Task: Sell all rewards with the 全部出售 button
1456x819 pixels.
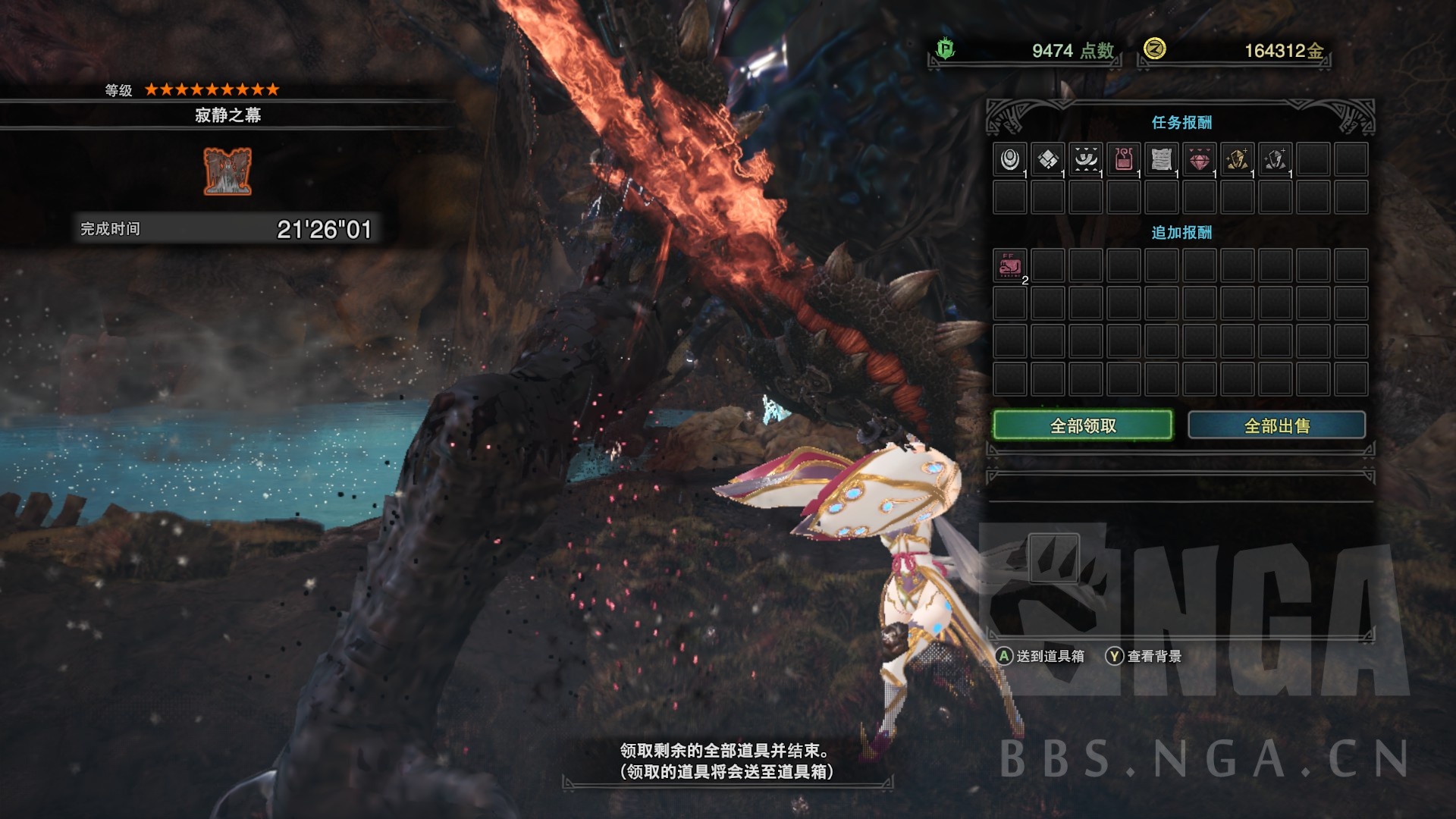Action: (1276, 425)
